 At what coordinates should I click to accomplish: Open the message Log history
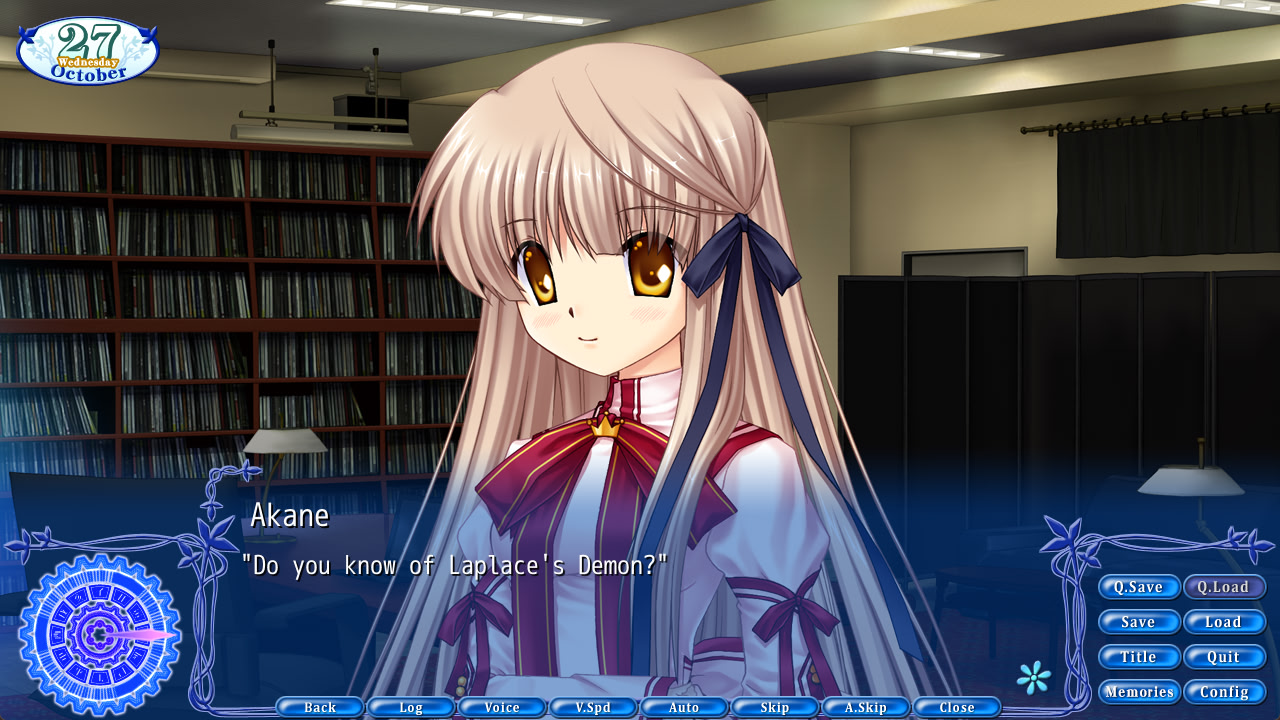tap(410, 706)
